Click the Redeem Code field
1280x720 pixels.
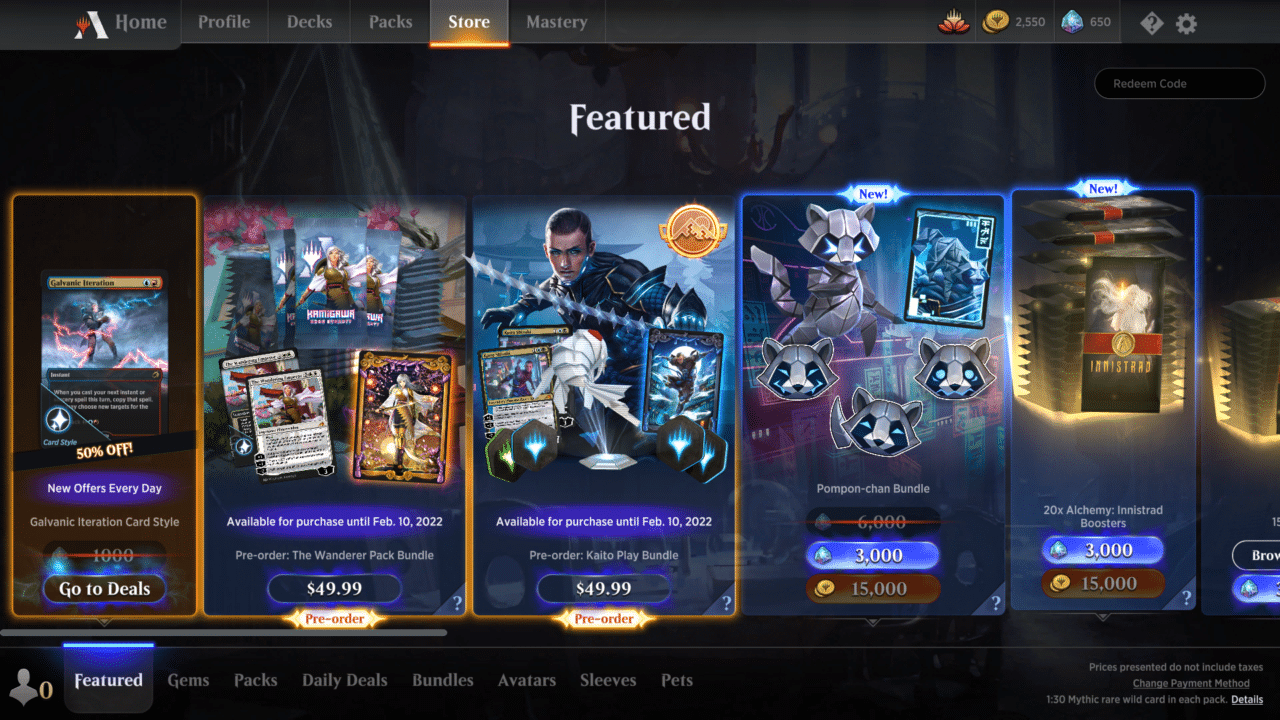tap(1179, 83)
